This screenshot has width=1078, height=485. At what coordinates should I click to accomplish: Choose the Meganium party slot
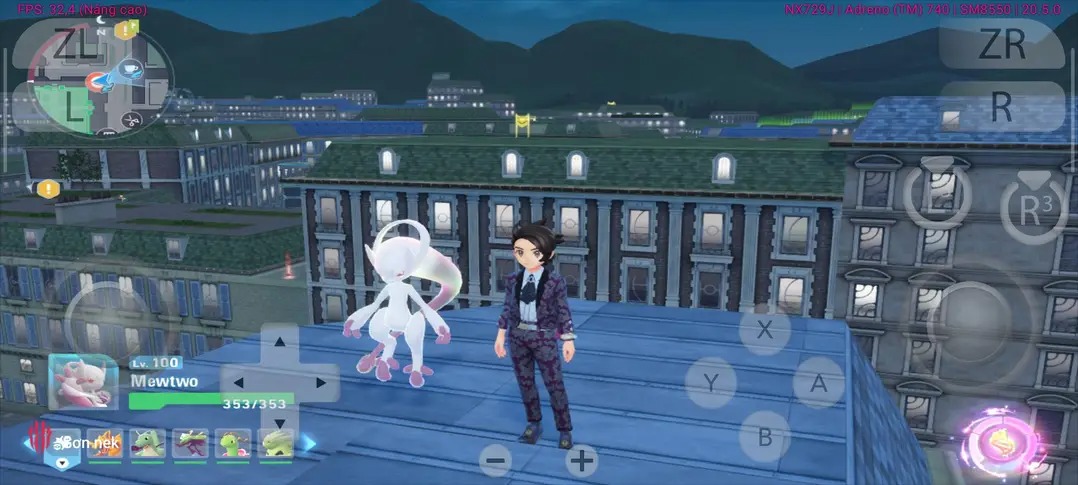(x=232, y=441)
